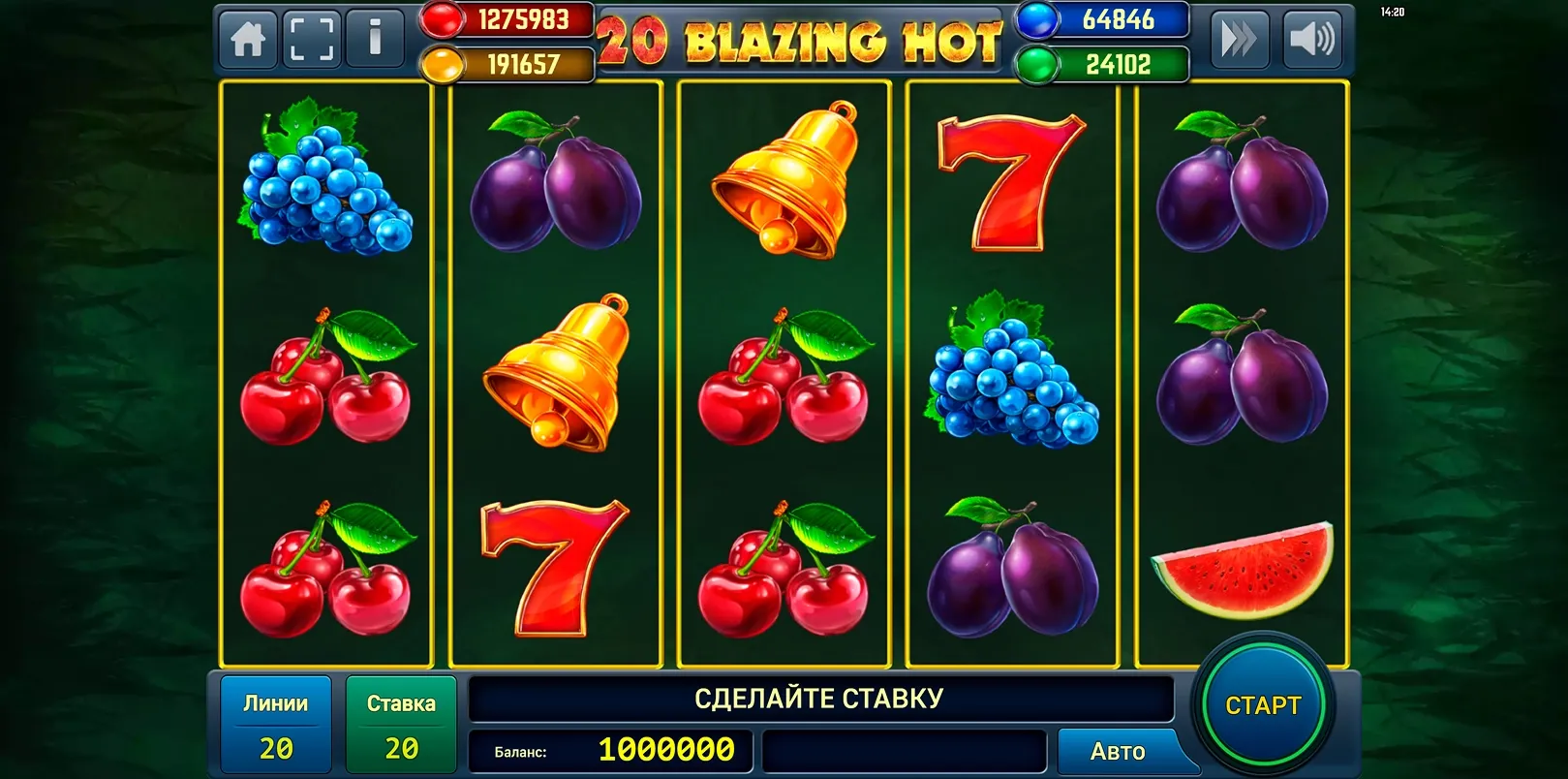Click the СДЕЛАЙТЕ СТАВКУ message bar
This screenshot has width=1568, height=779.
[818, 696]
